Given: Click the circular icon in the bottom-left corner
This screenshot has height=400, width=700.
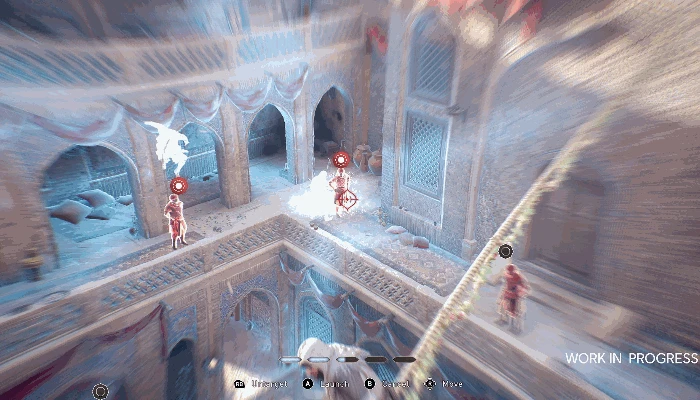Looking at the screenshot, I should (x=99, y=390).
